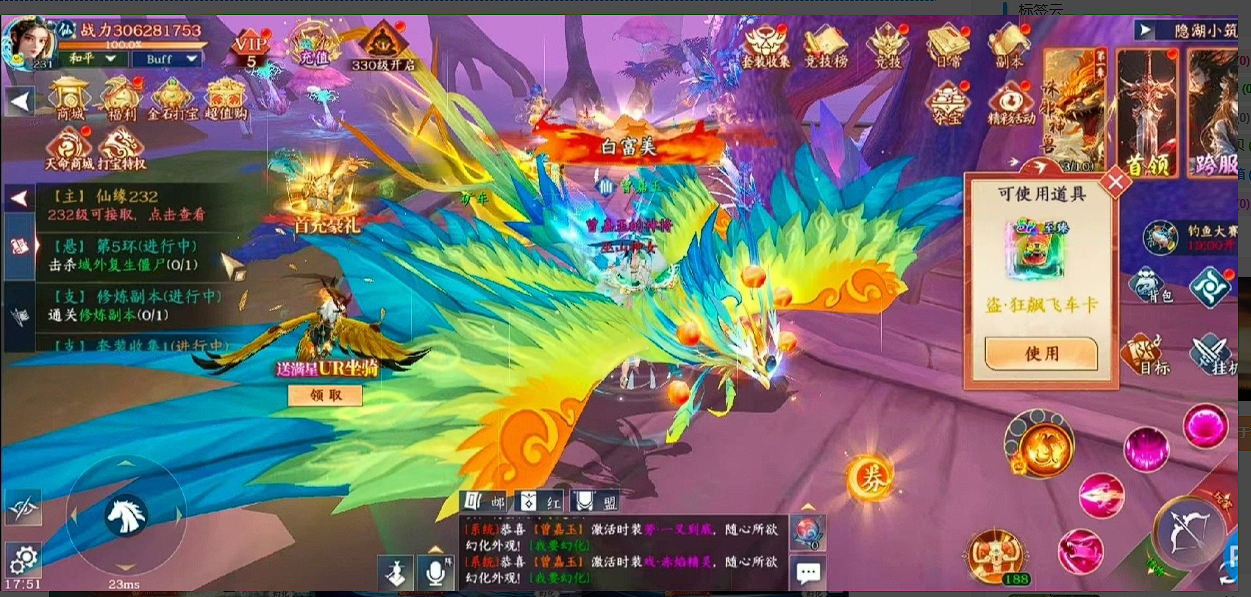Open 金石打宝 treasure icon
Viewport: 1251px width, 597px height.
(x=172, y=98)
